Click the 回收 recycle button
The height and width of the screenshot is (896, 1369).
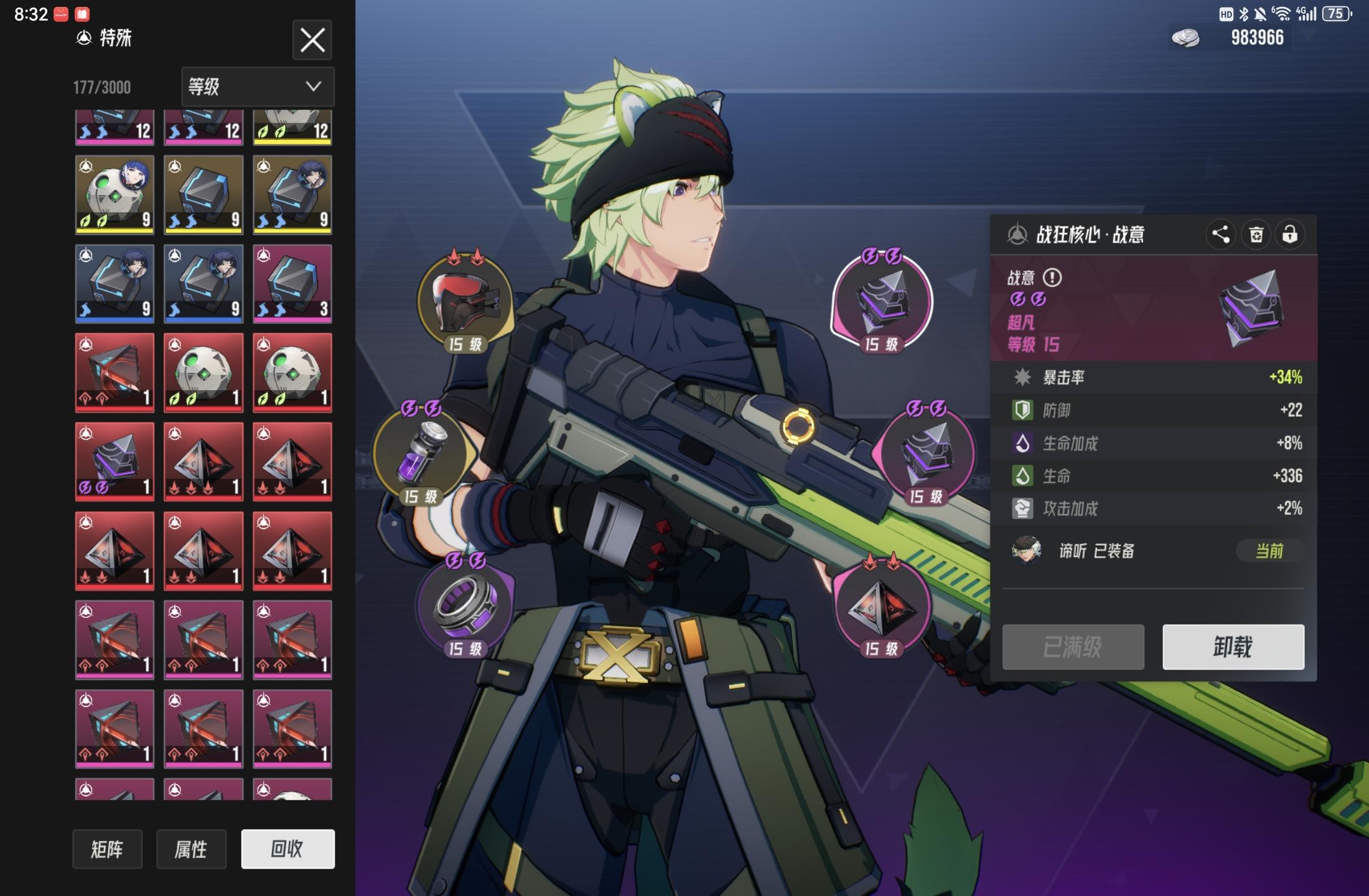[x=287, y=849]
